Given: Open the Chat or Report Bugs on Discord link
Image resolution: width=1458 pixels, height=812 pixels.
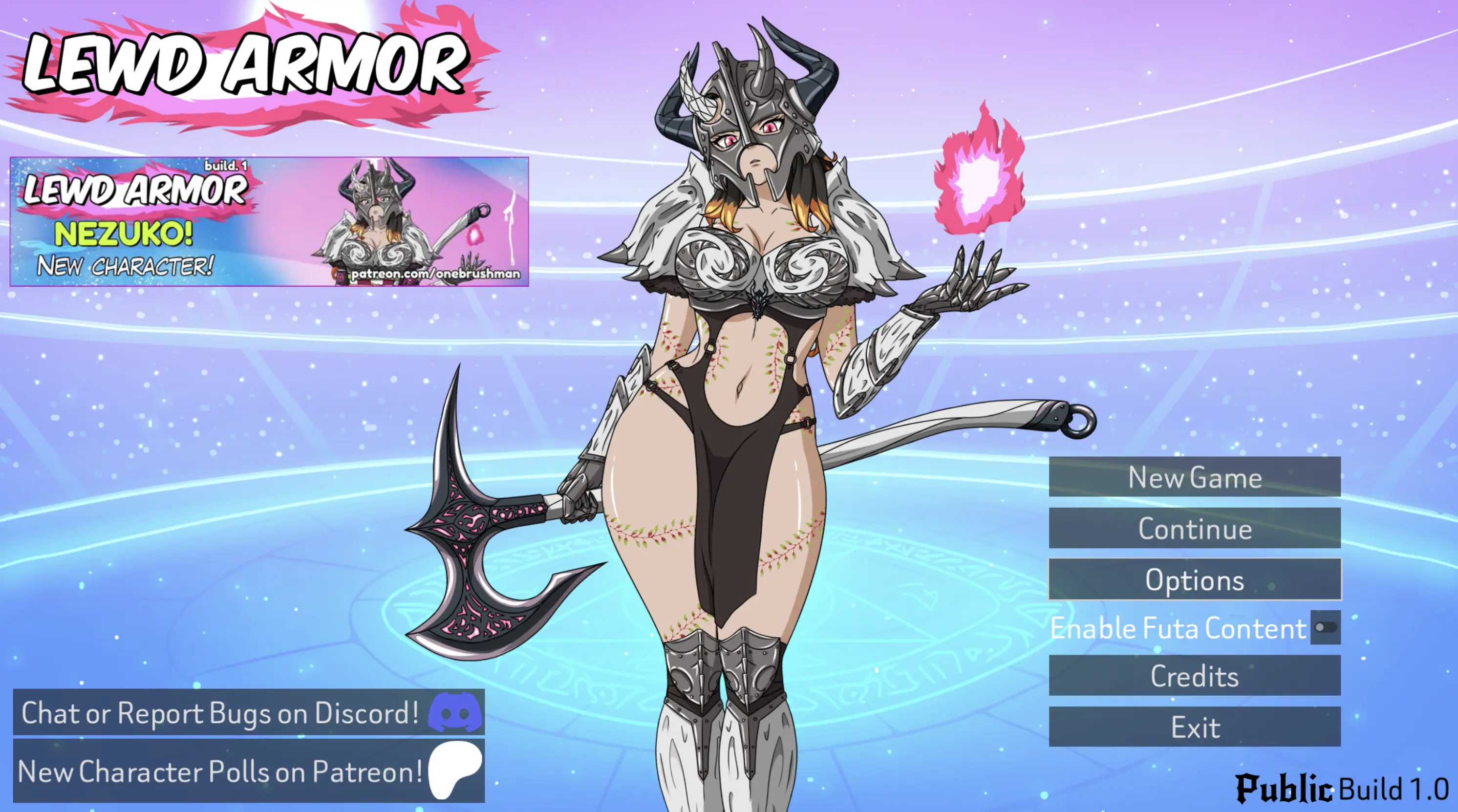Looking at the screenshot, I should [249, 712].
